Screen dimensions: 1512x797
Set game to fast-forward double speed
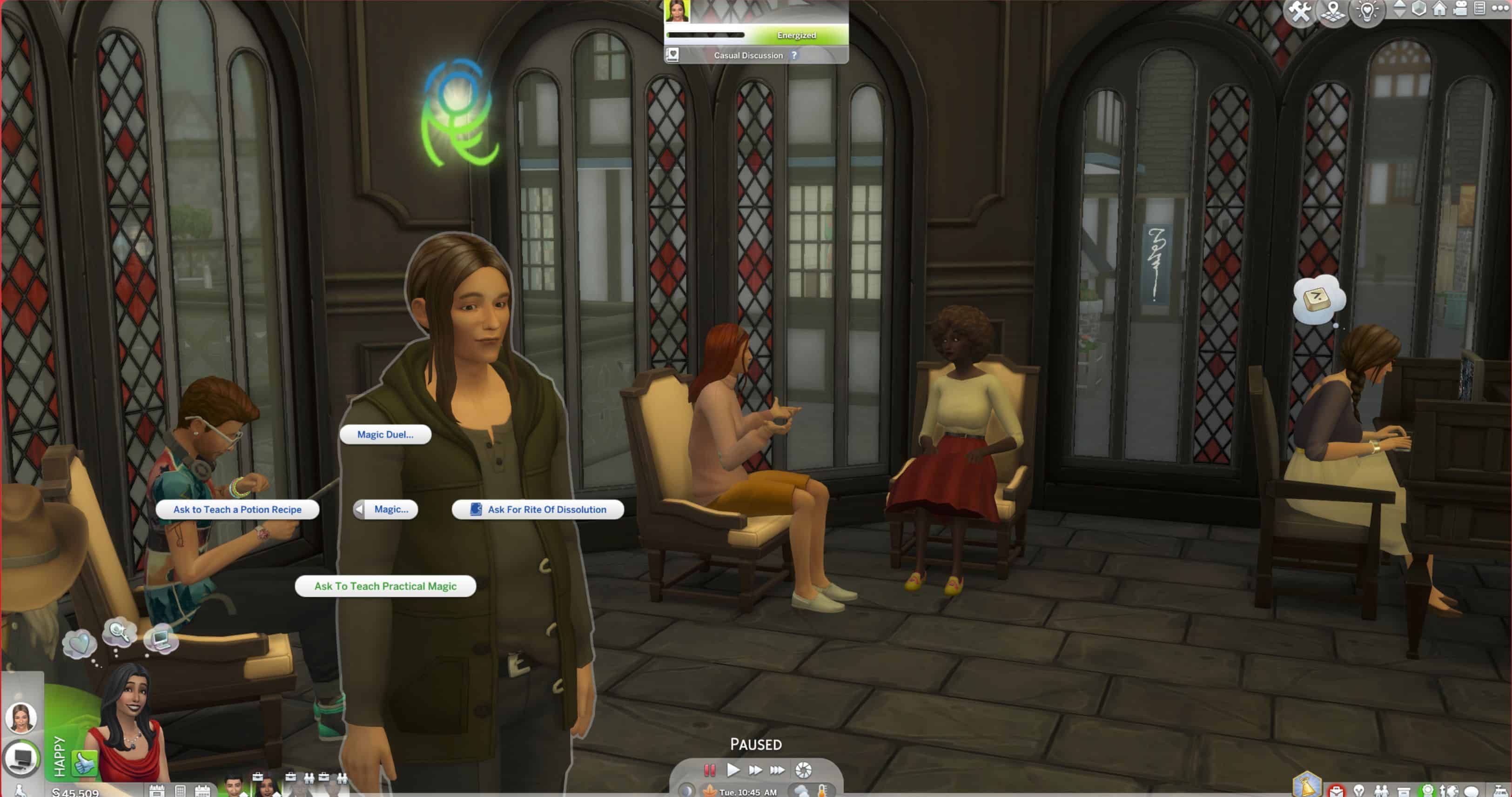tap(755, 770)
